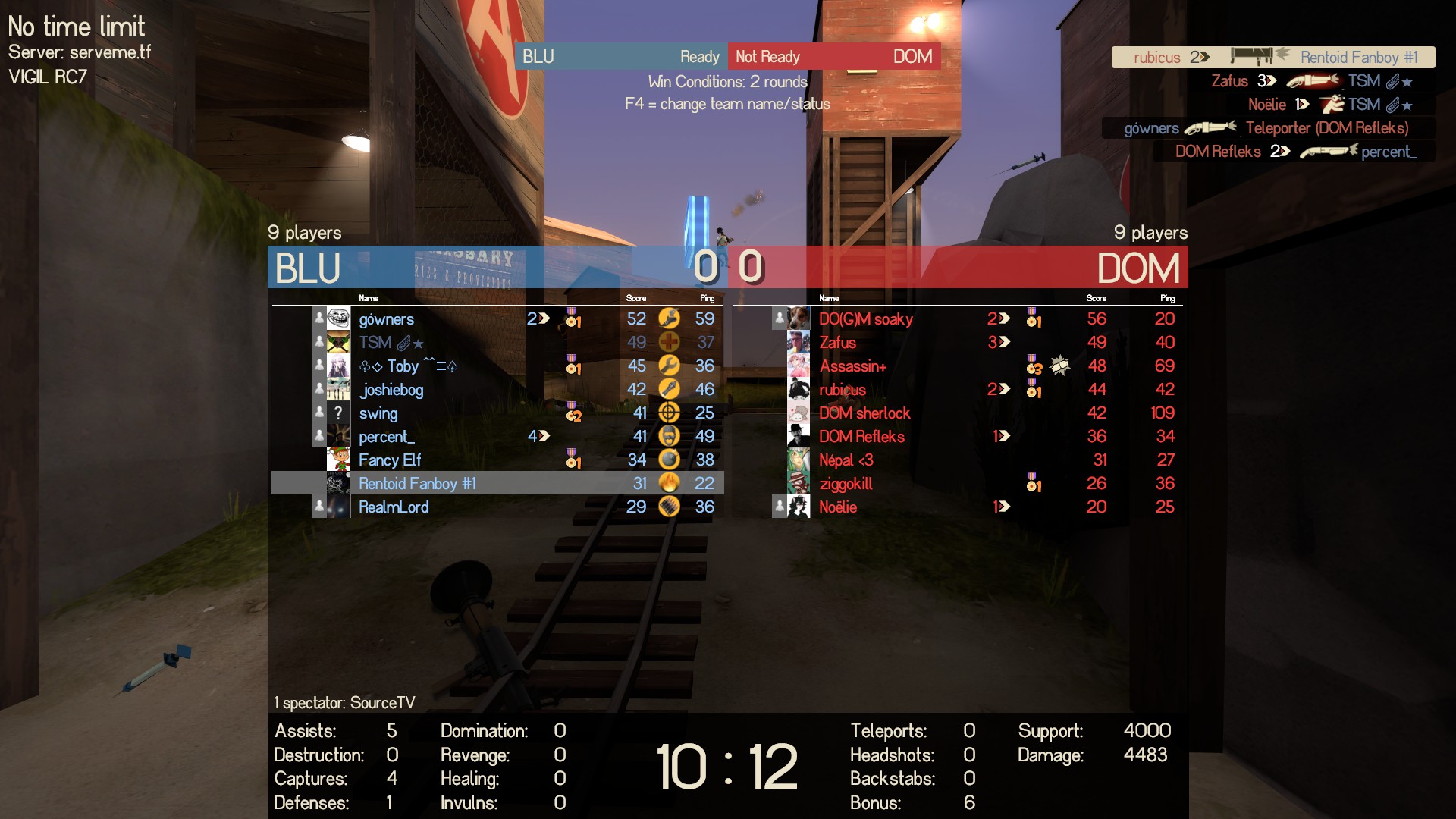Click gówners' troll face avatar

point(338,319)
